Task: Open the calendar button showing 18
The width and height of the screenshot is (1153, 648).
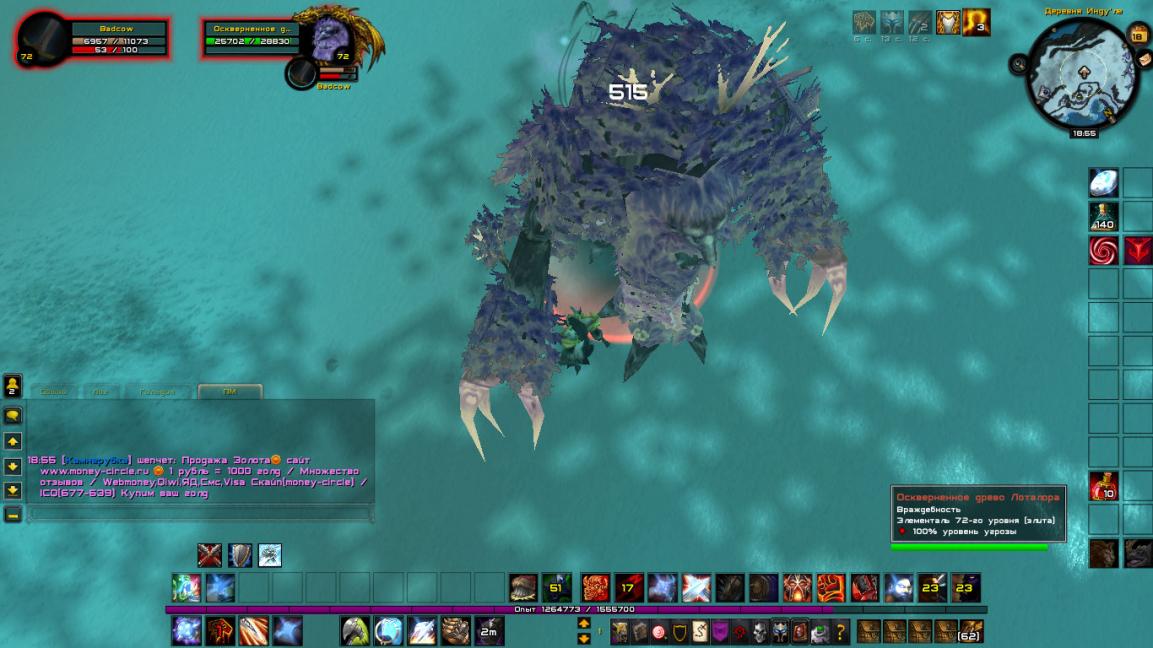Action: (x=1136, y=35)
